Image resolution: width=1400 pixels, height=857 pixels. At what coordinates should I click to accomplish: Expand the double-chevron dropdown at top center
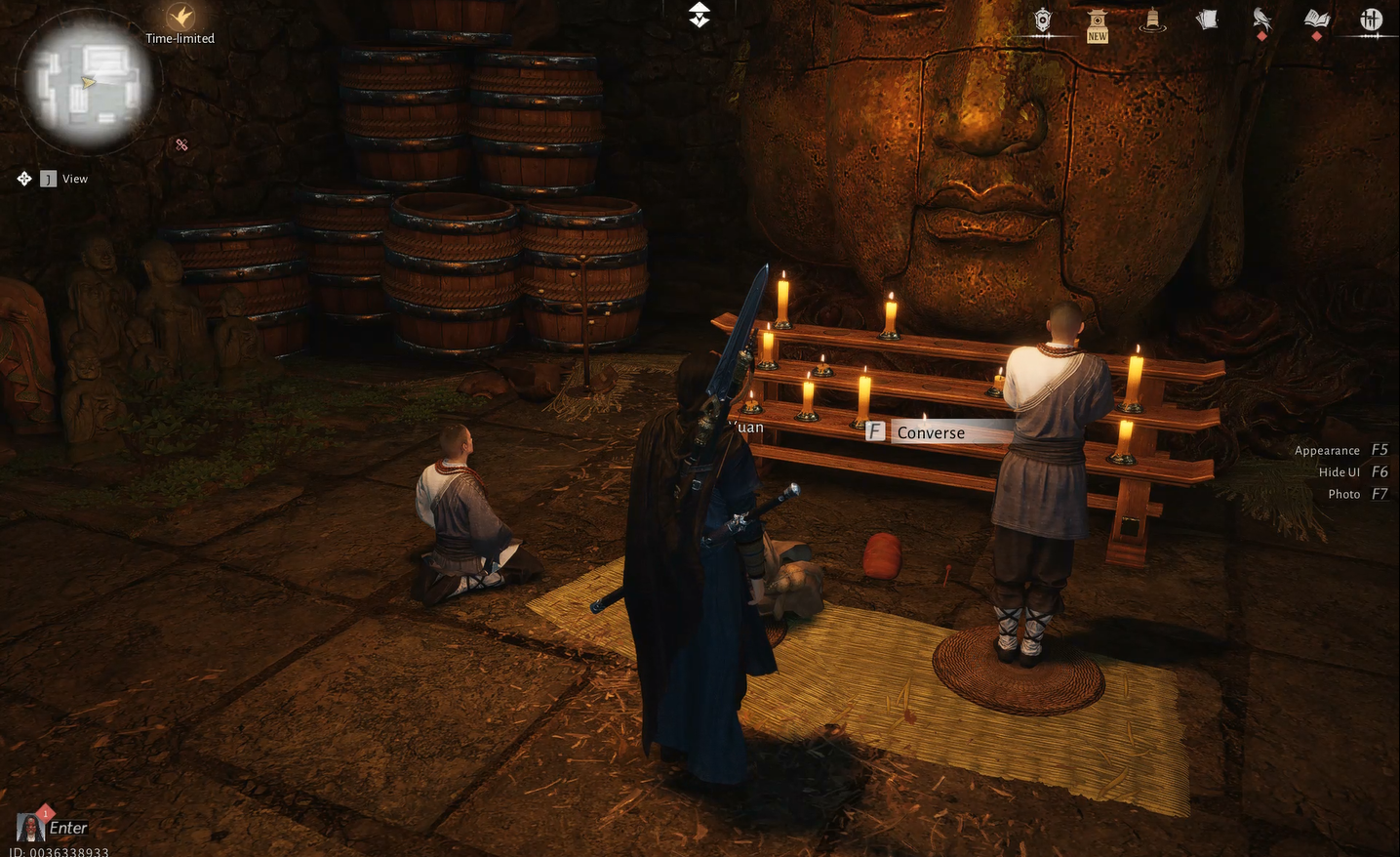[700, 15]
